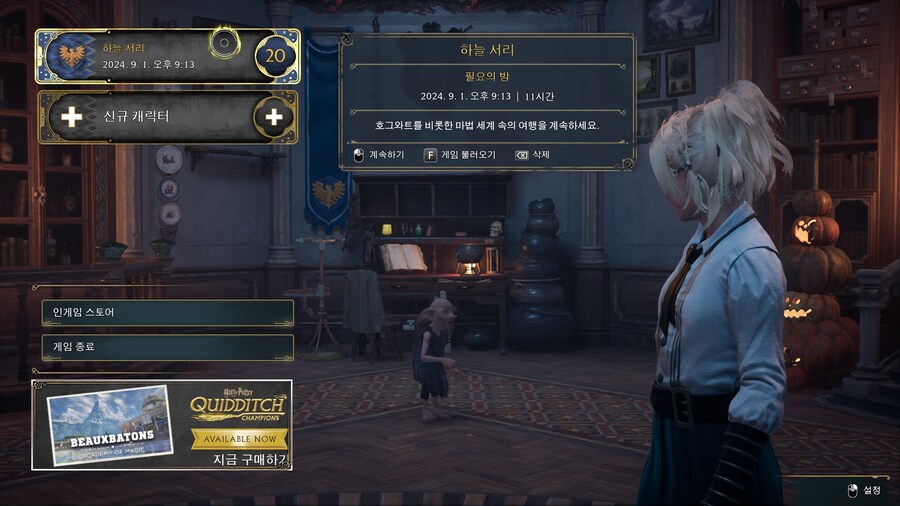Open 설정 settings
Image resolution: width=900 pixels, height=506 pixels.
(x=864, y=490)
